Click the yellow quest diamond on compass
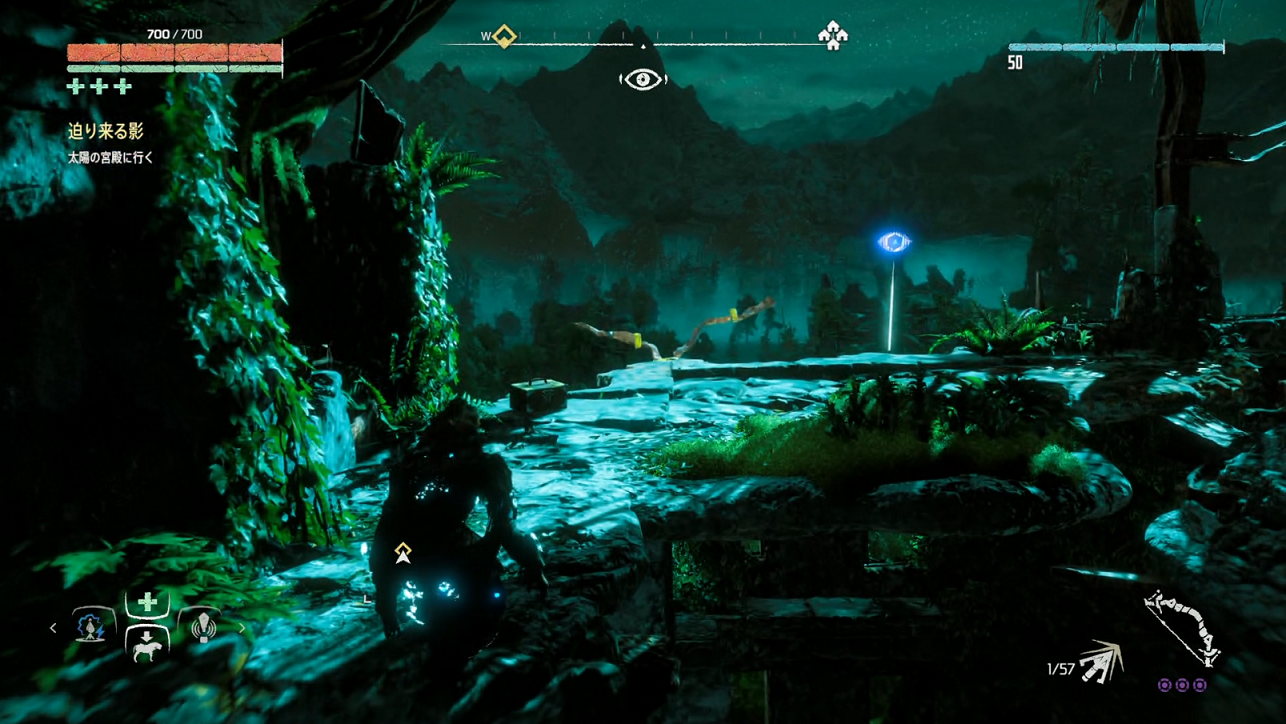1286x724 pixels. [x=505, y=37]
